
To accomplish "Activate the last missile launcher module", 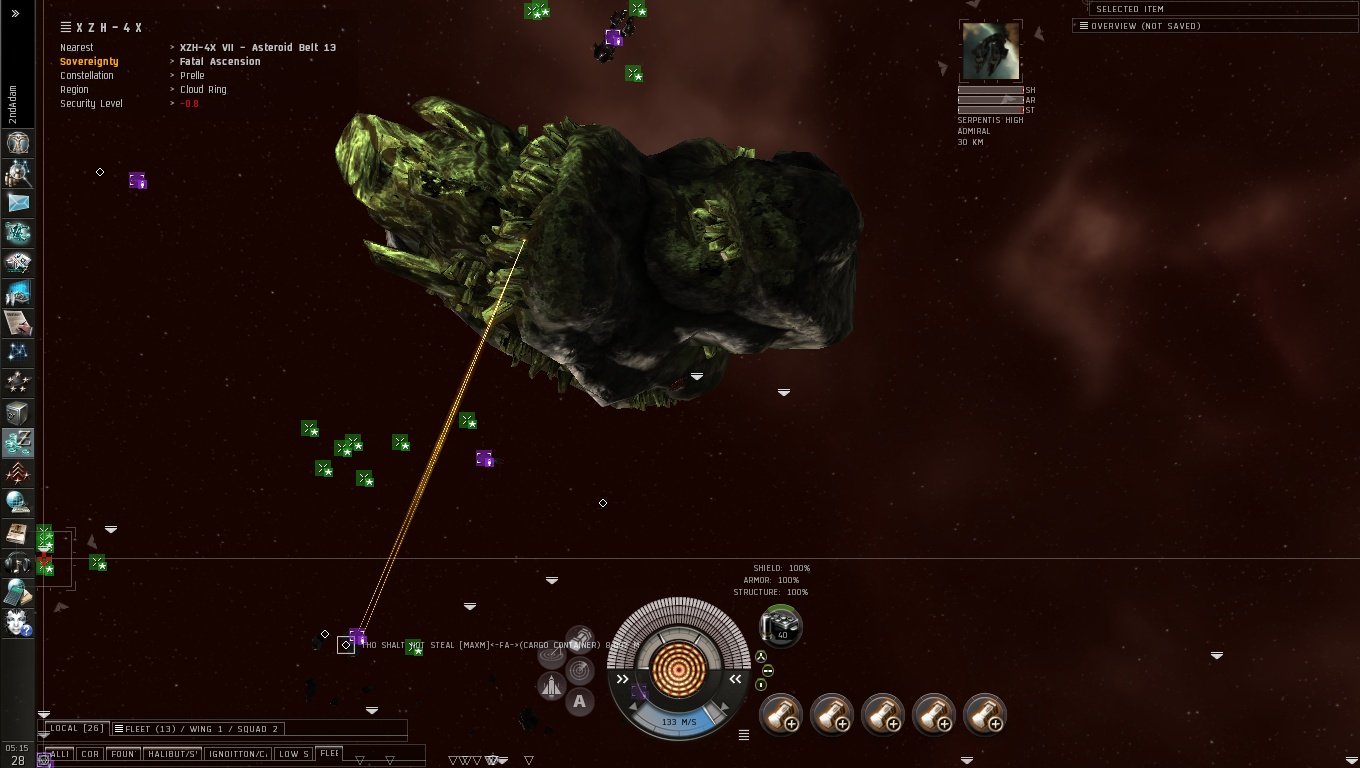I will (985, 714).
